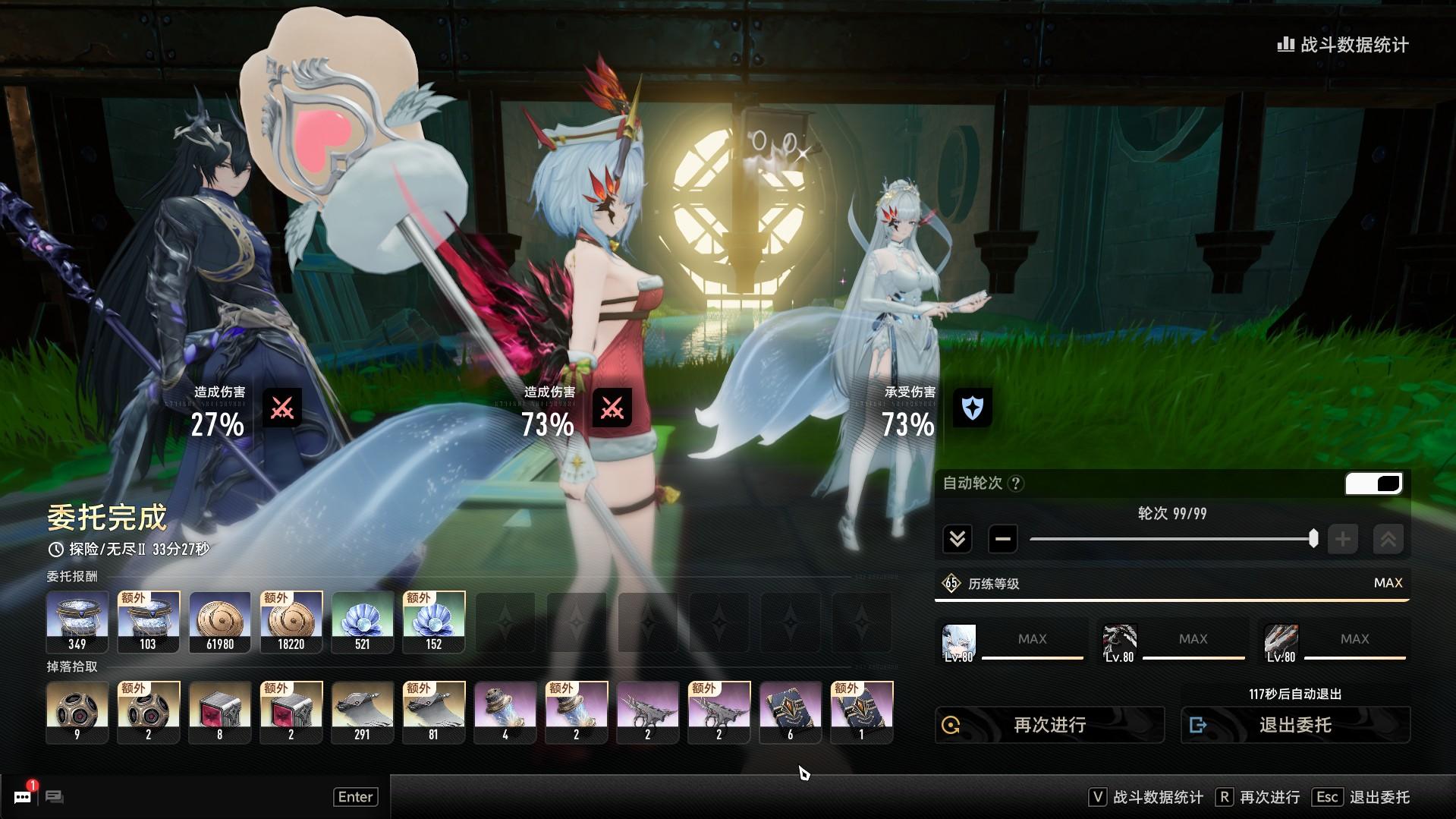Select the 61980 copper coin reward
The image size is (1456, 819).
coord(220,622)
